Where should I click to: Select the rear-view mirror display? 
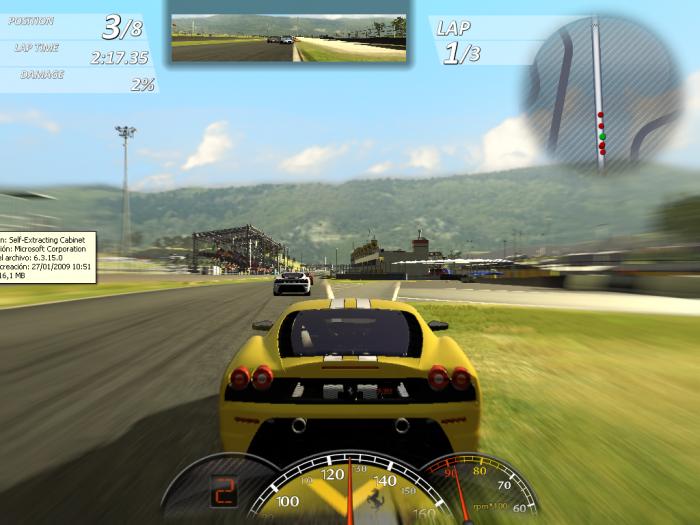[288, 39]
